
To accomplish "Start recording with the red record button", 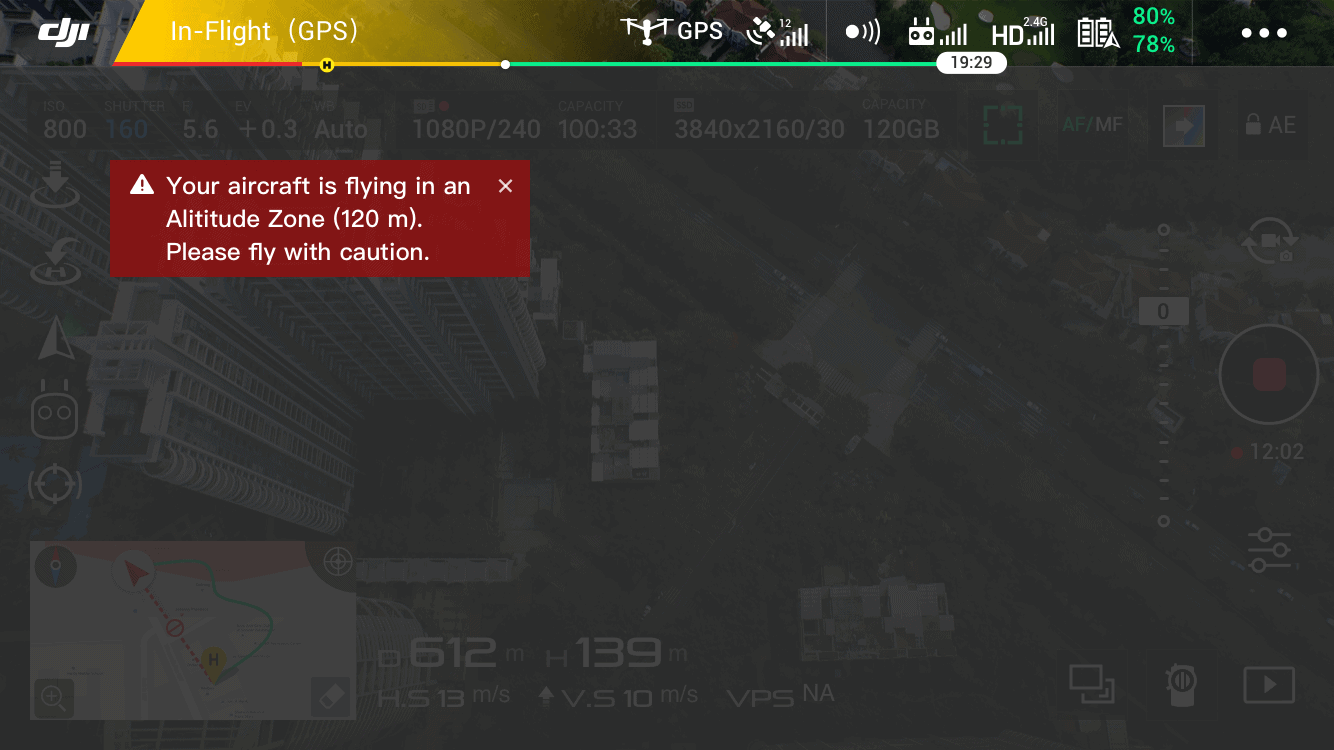I will [x=1268, y=375].
